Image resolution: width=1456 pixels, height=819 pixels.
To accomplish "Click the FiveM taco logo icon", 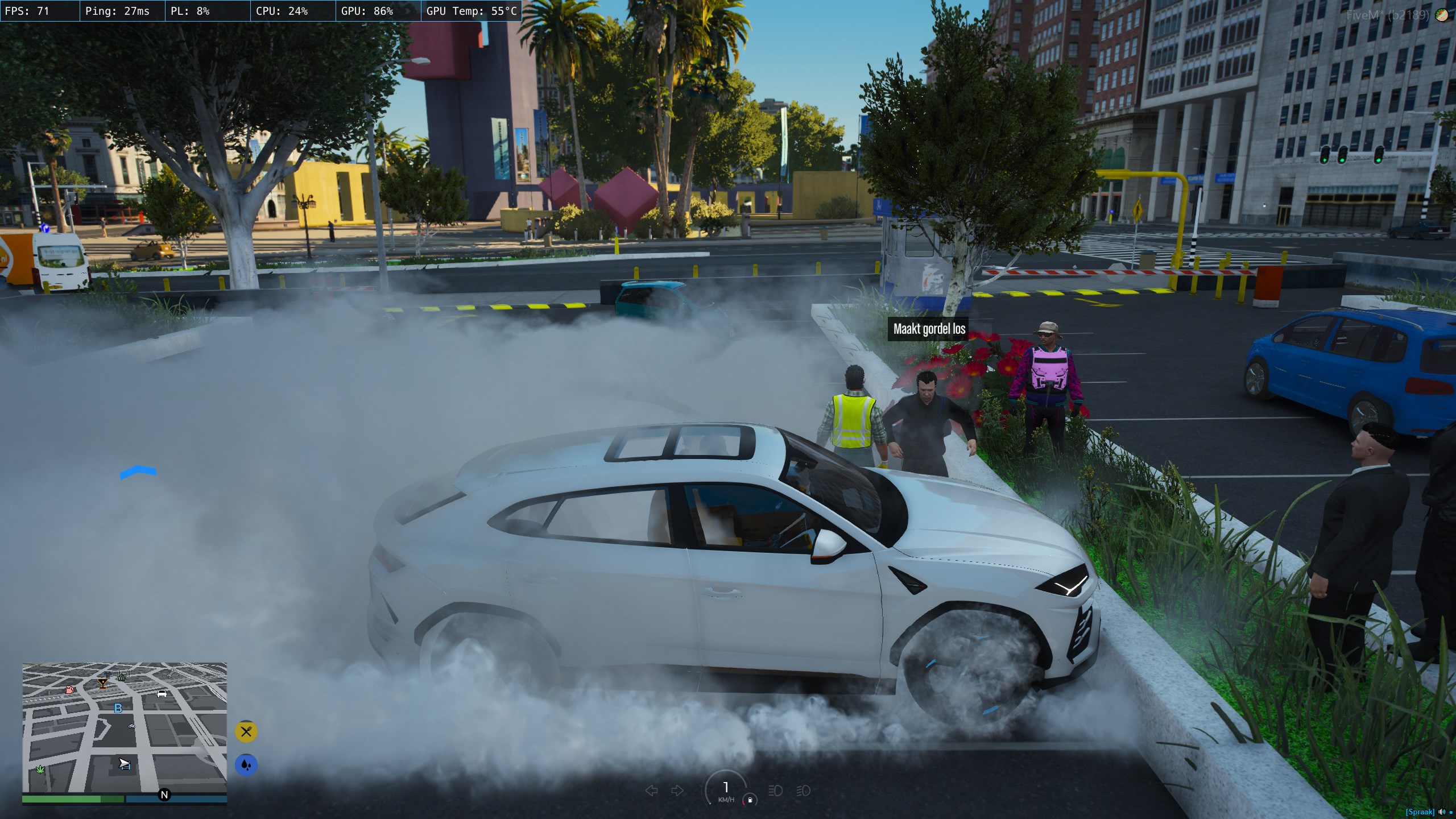I will click(1442, 15).
